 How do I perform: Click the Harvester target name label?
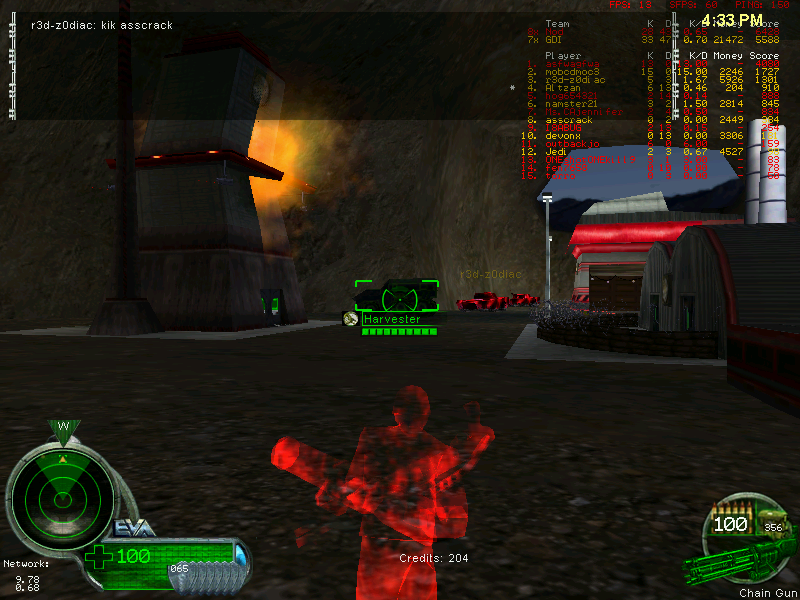pos(391,319)
